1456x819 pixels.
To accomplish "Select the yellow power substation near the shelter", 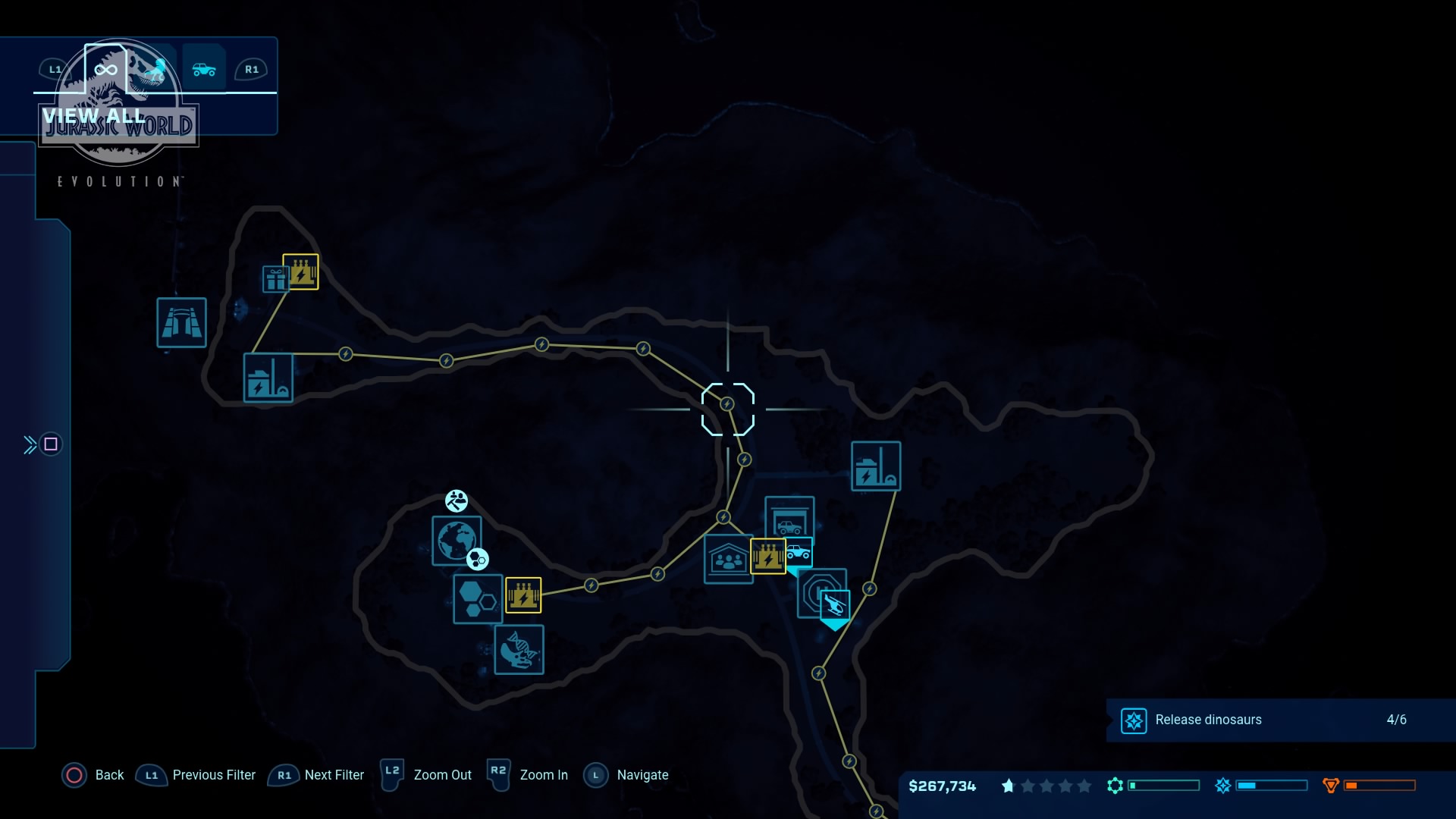I will (x=769, y=556).
